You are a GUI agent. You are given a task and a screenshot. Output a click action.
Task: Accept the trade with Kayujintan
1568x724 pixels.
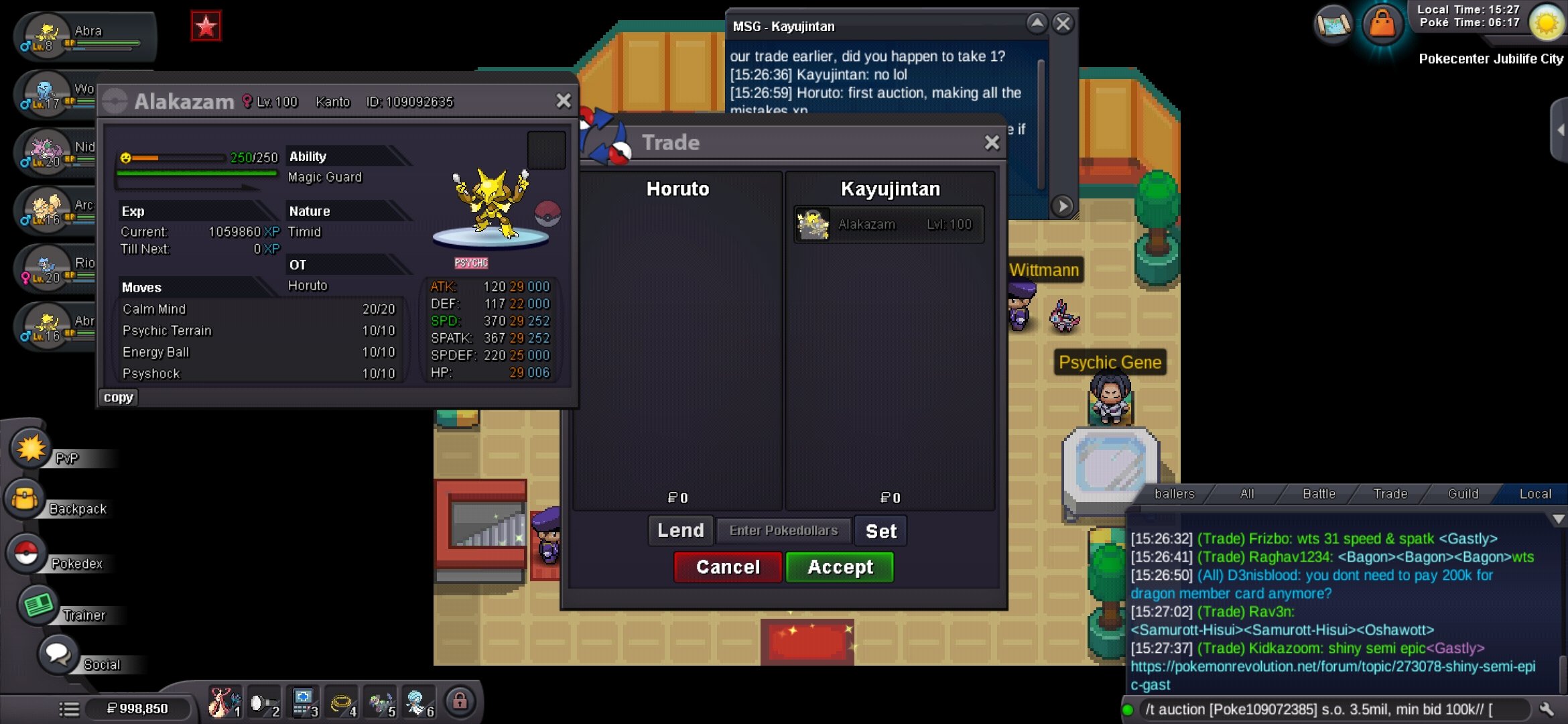[x=840, y=567]
